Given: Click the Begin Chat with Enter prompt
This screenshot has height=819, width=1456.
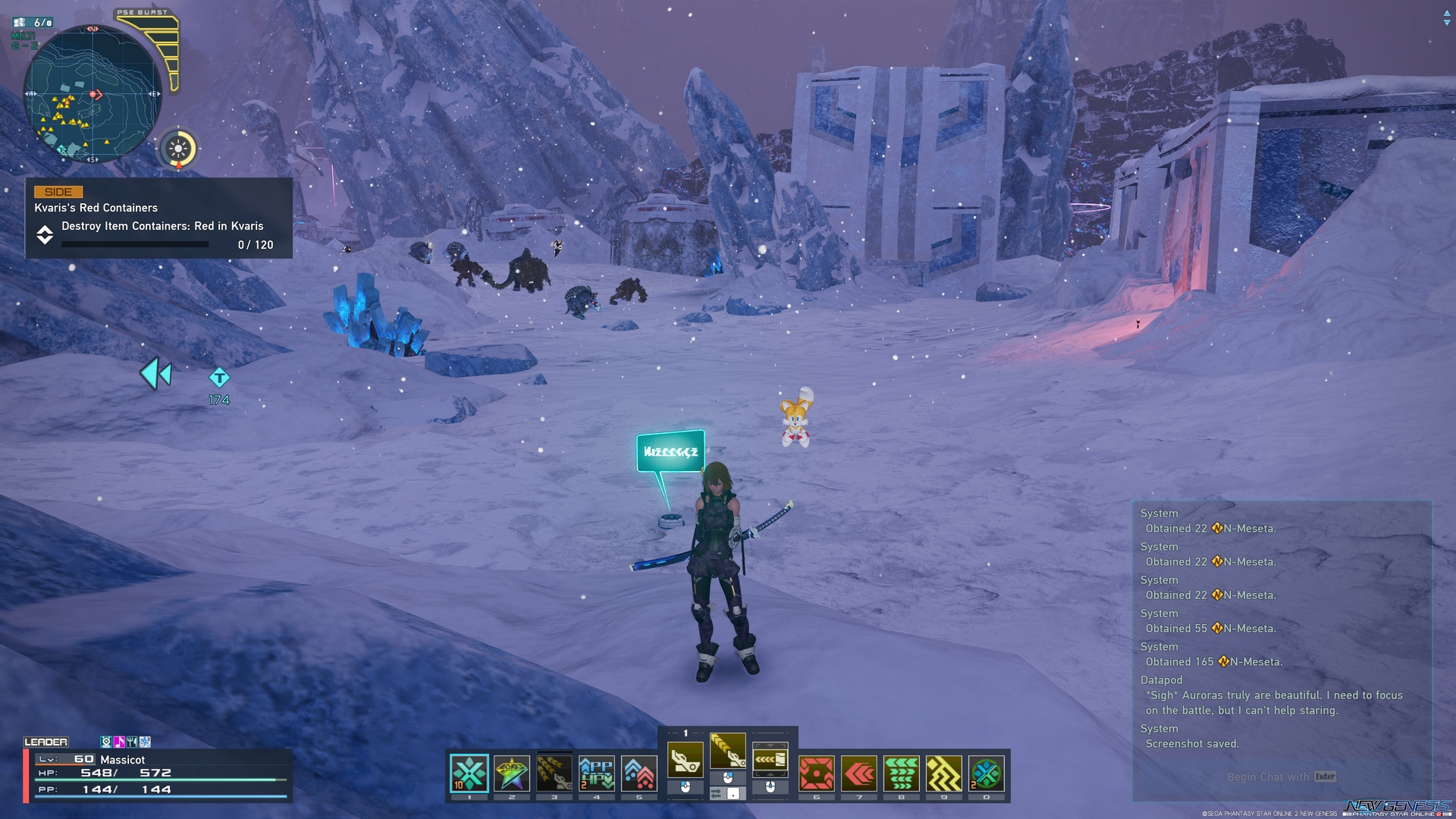Looking at the screenshot, I should (x=1277, y=777).
